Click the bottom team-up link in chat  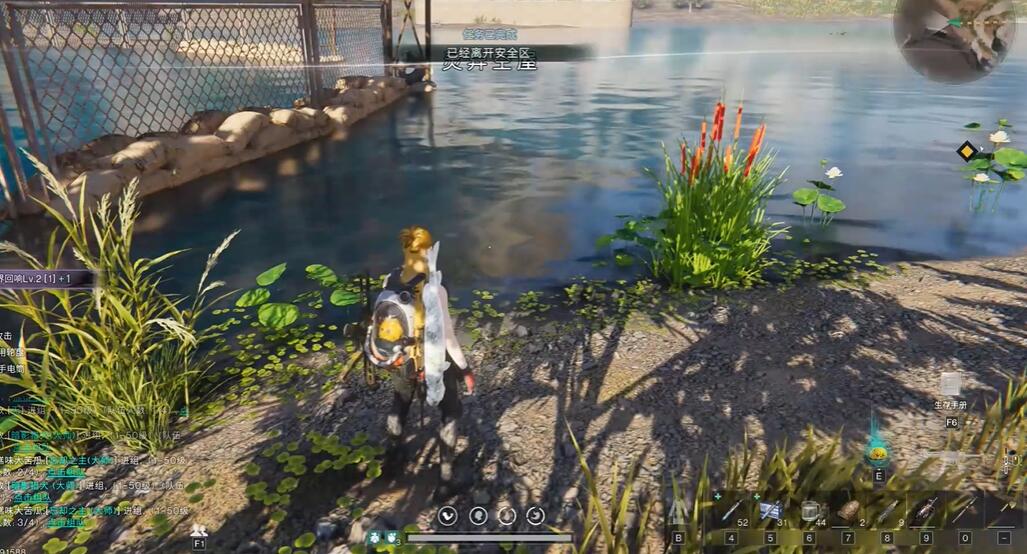click(64, 523)
